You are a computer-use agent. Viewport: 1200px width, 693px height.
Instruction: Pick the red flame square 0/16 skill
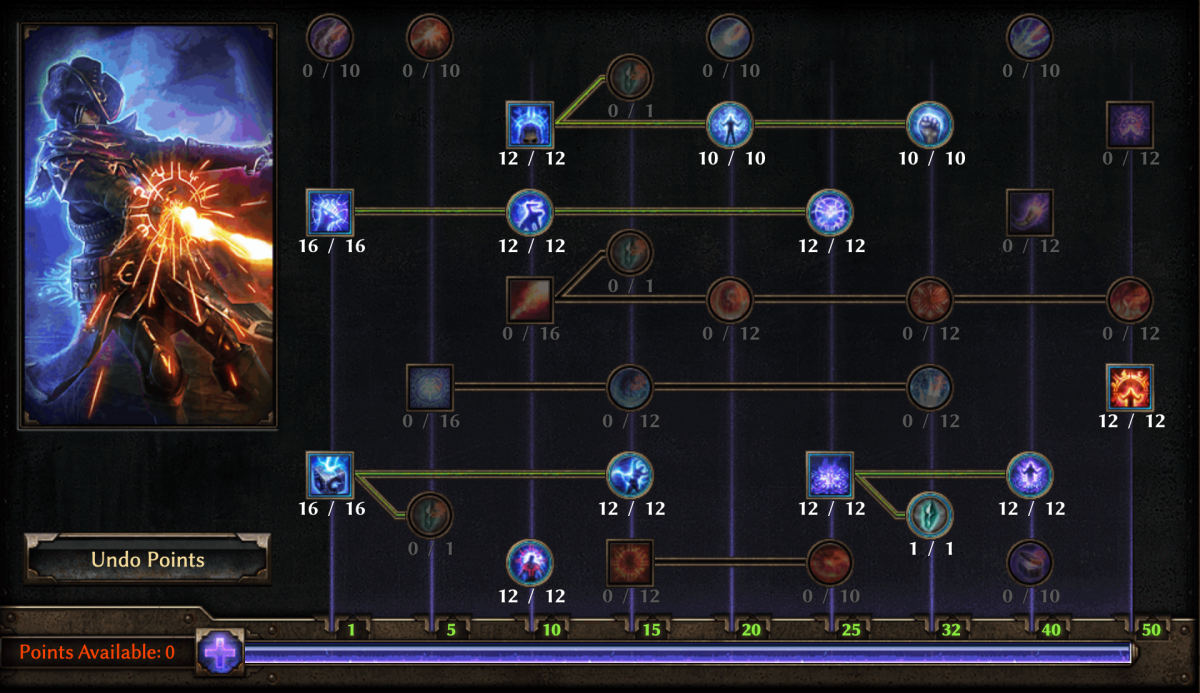pyautogui.click(x=530, y=299)
